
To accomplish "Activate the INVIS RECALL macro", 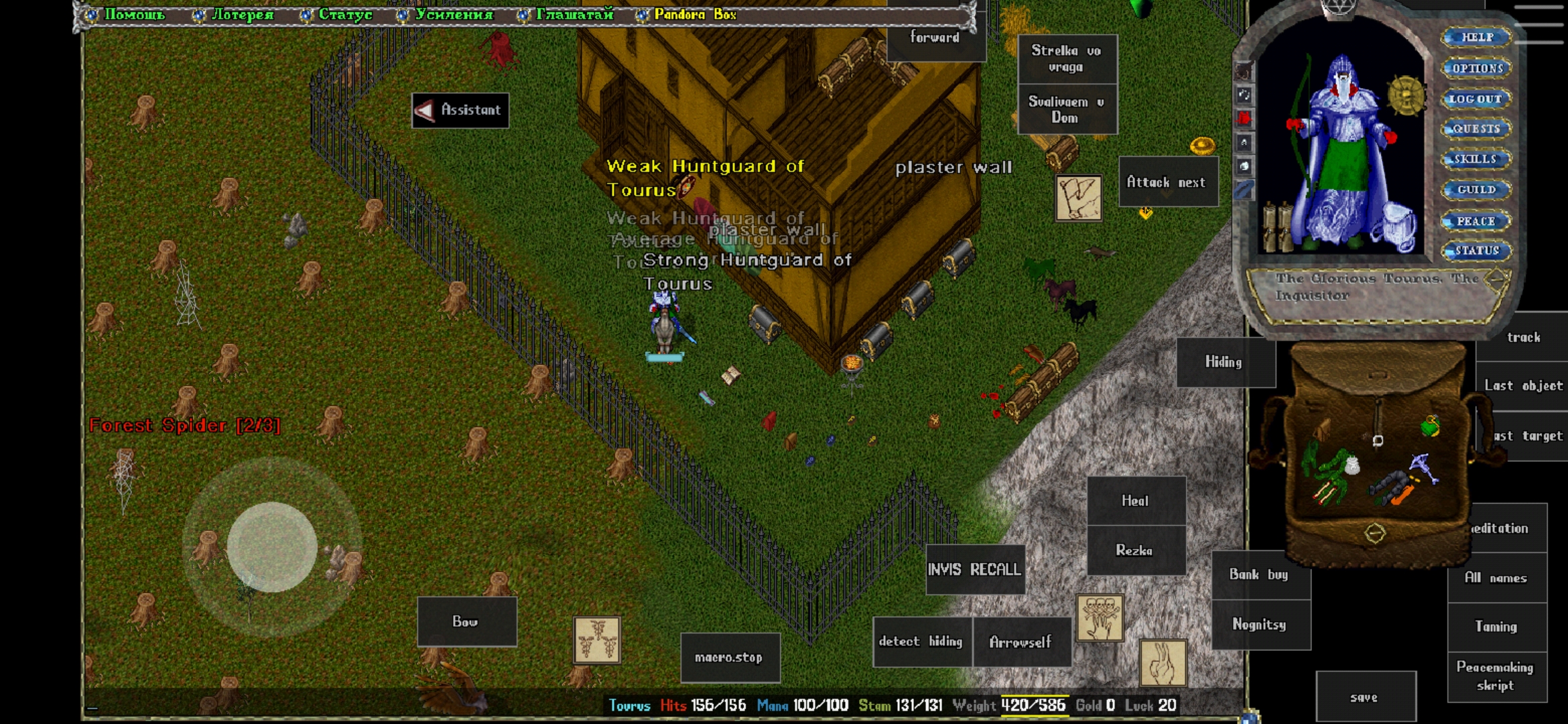I will tap(974, 570).
